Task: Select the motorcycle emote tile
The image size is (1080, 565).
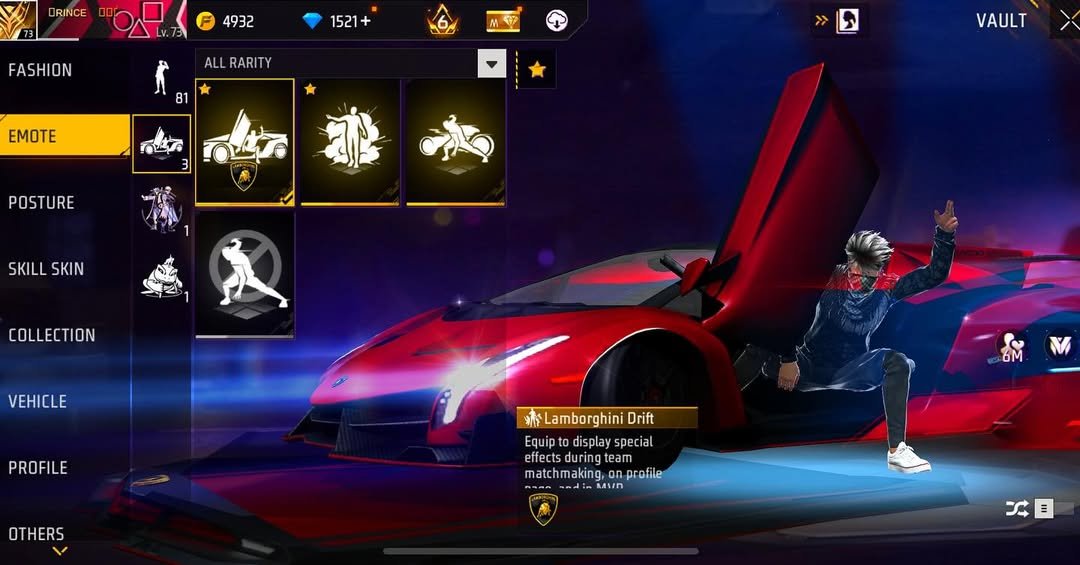Action: (x=455, y=142)
